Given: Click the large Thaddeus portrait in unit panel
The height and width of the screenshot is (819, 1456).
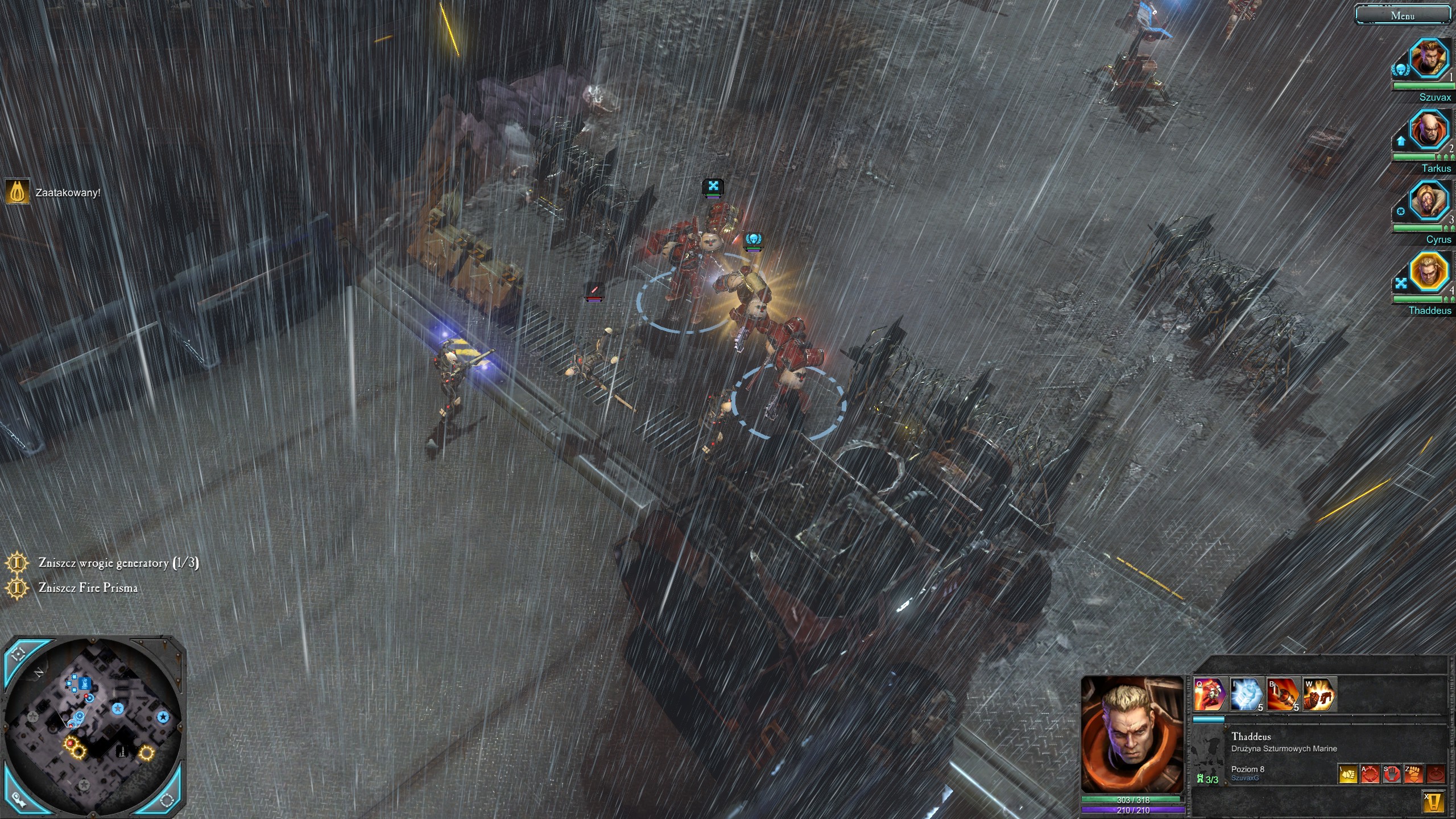Looking at the screenshot, I should (1132, 734).
